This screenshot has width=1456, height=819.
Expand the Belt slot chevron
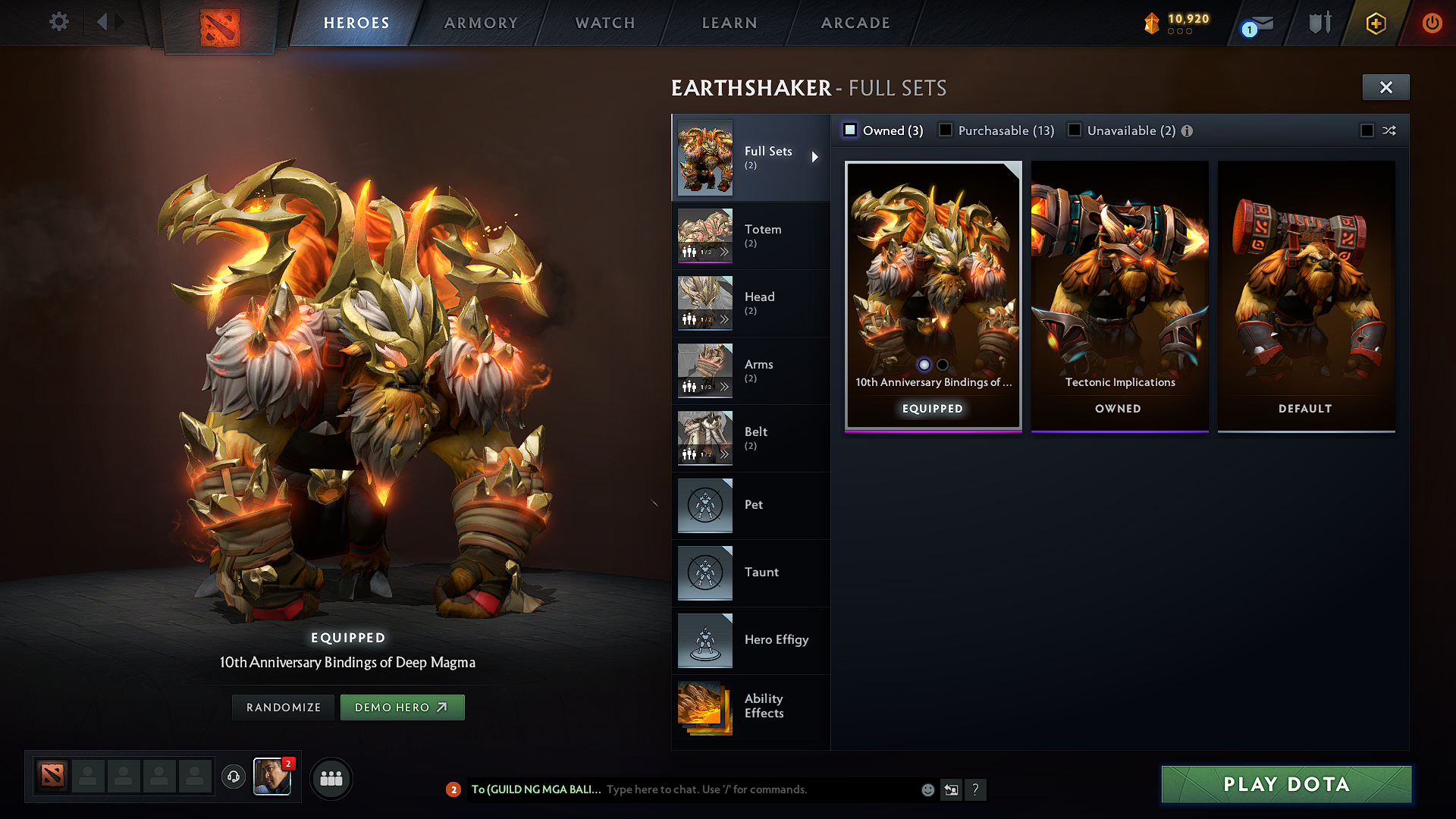pos(726,453)
